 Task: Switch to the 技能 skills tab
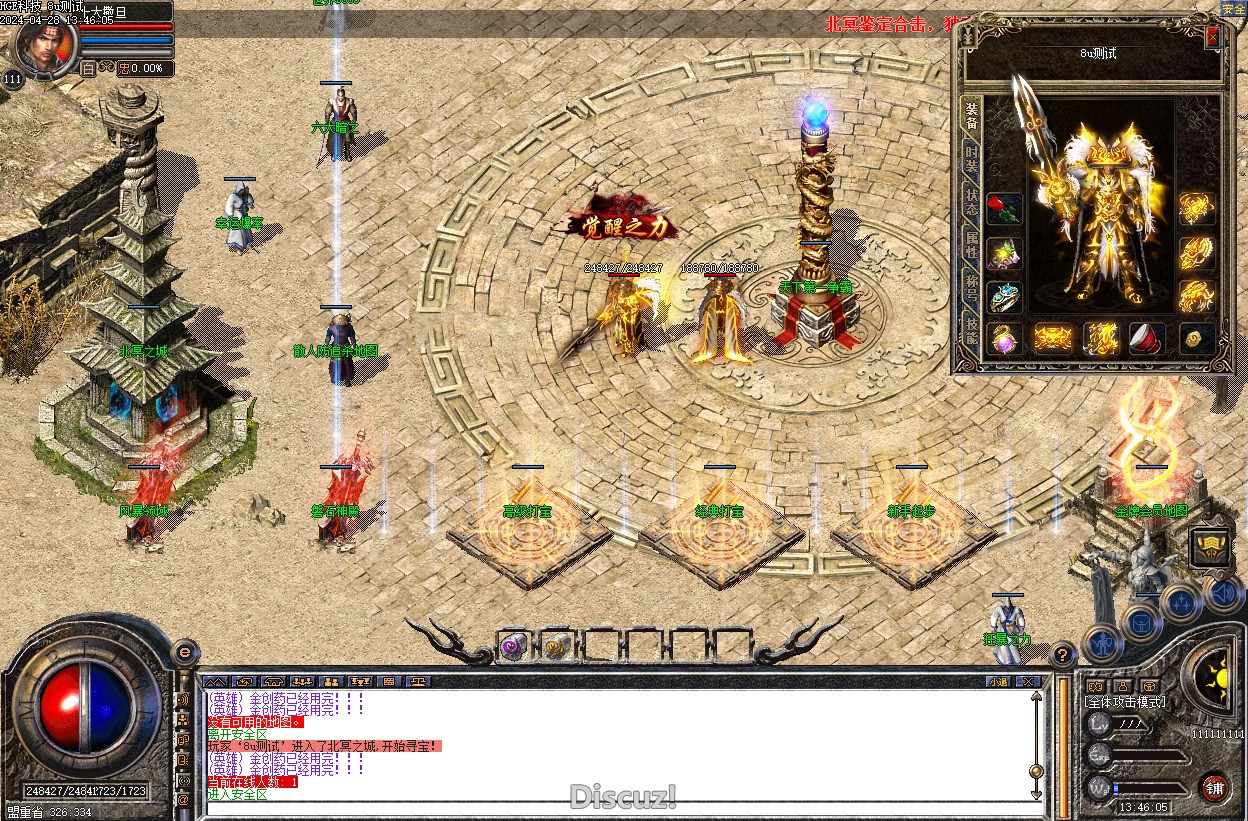pyautogui.click(x=970, y=326)
